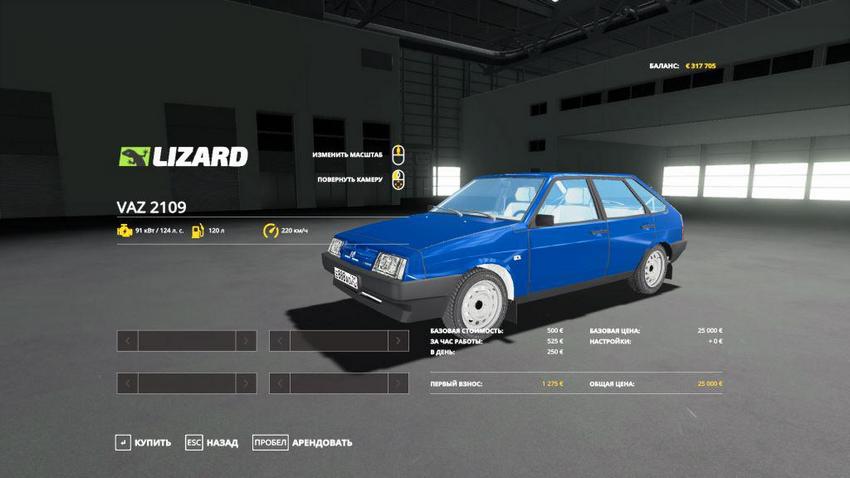This screenshot has width=850, height=478.
Task: Go back using the НАЗАД button
Action: point(211,442)
